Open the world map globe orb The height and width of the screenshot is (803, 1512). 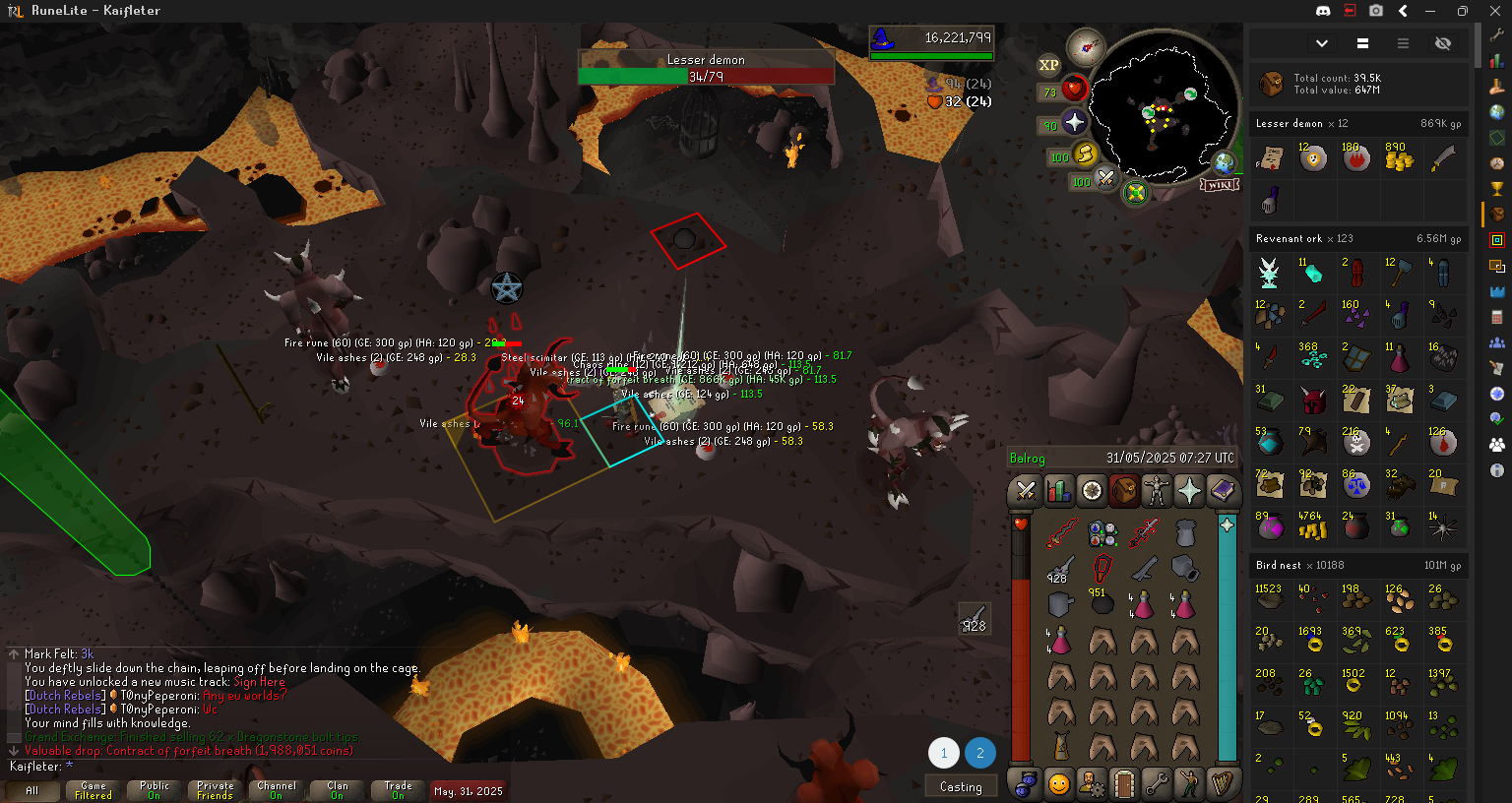coord(1225,163)
